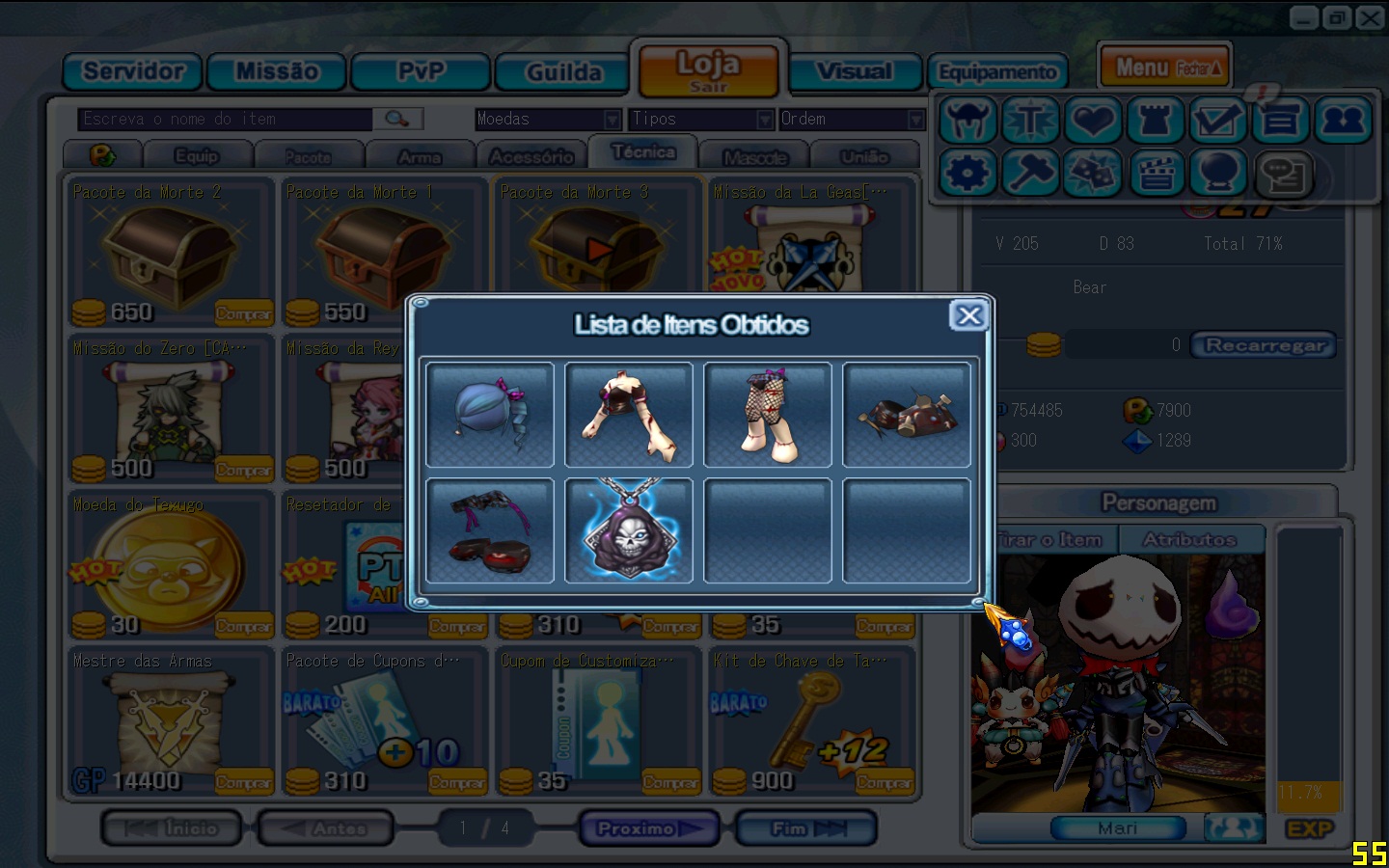
Task: Close the Lista de Itens Obtidos popup
Action: pos(968,315)
